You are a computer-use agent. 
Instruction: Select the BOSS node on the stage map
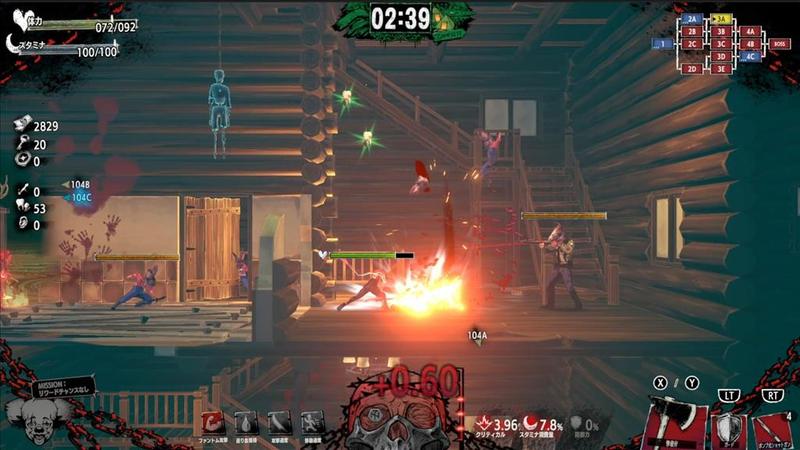coord(780,44)
